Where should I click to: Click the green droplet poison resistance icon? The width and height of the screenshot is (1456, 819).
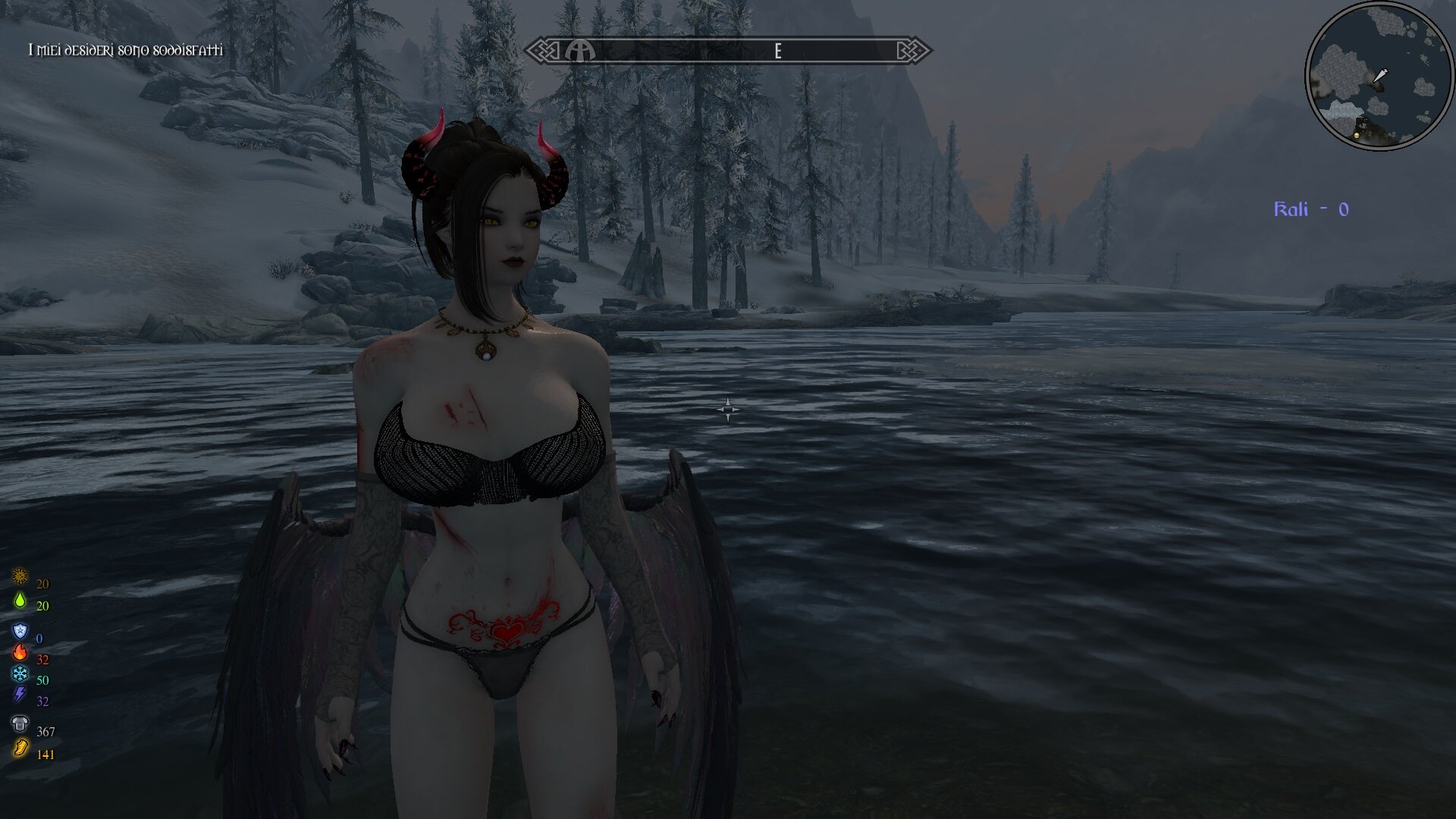(x=20, y=601)
